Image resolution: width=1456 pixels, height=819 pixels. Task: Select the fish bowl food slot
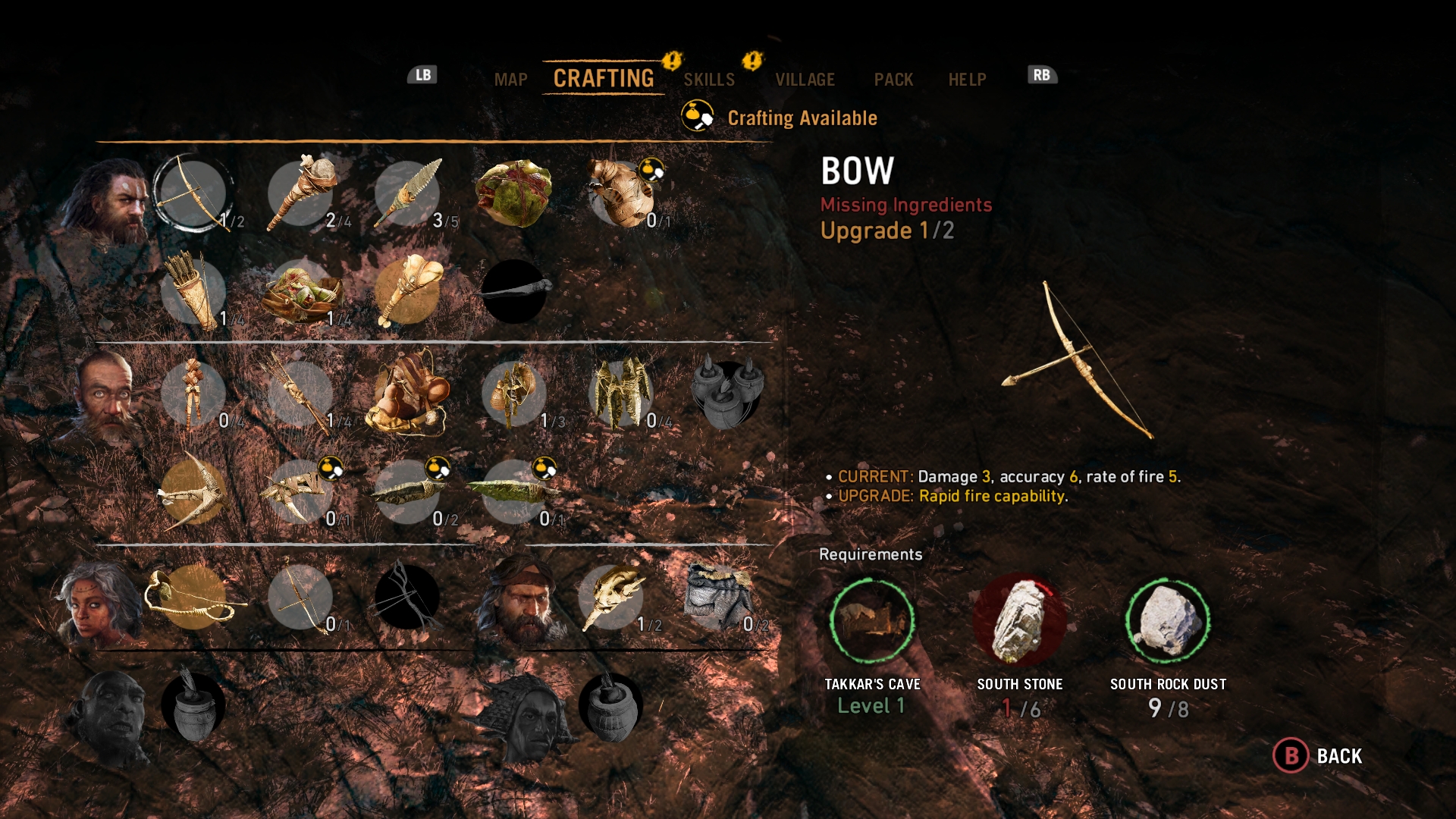point(302,292)
